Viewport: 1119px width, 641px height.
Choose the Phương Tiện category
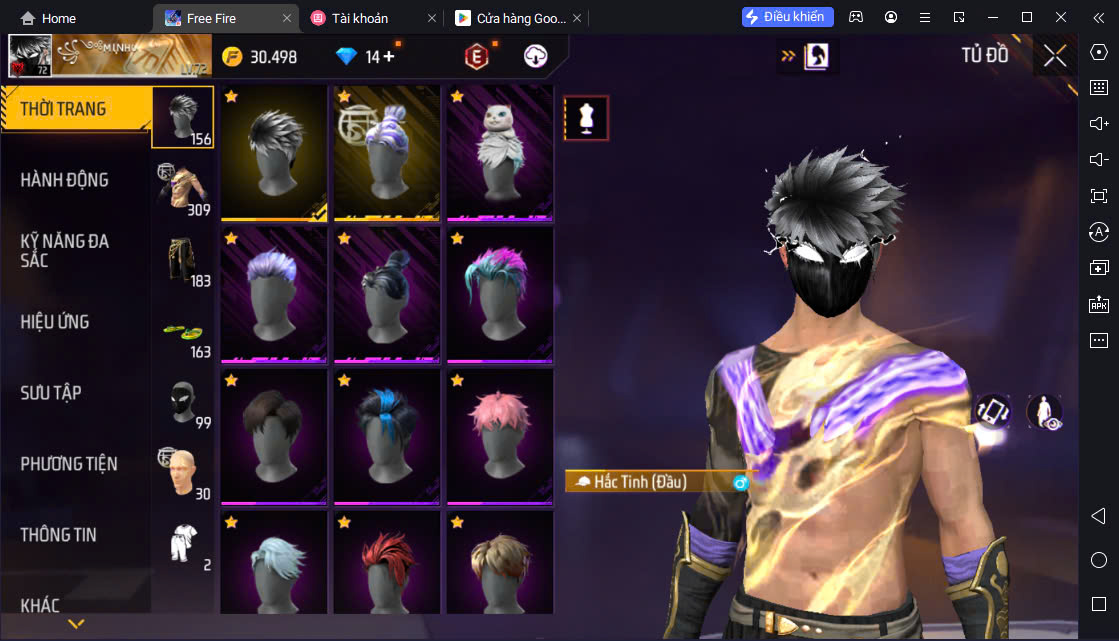(69, 464)
